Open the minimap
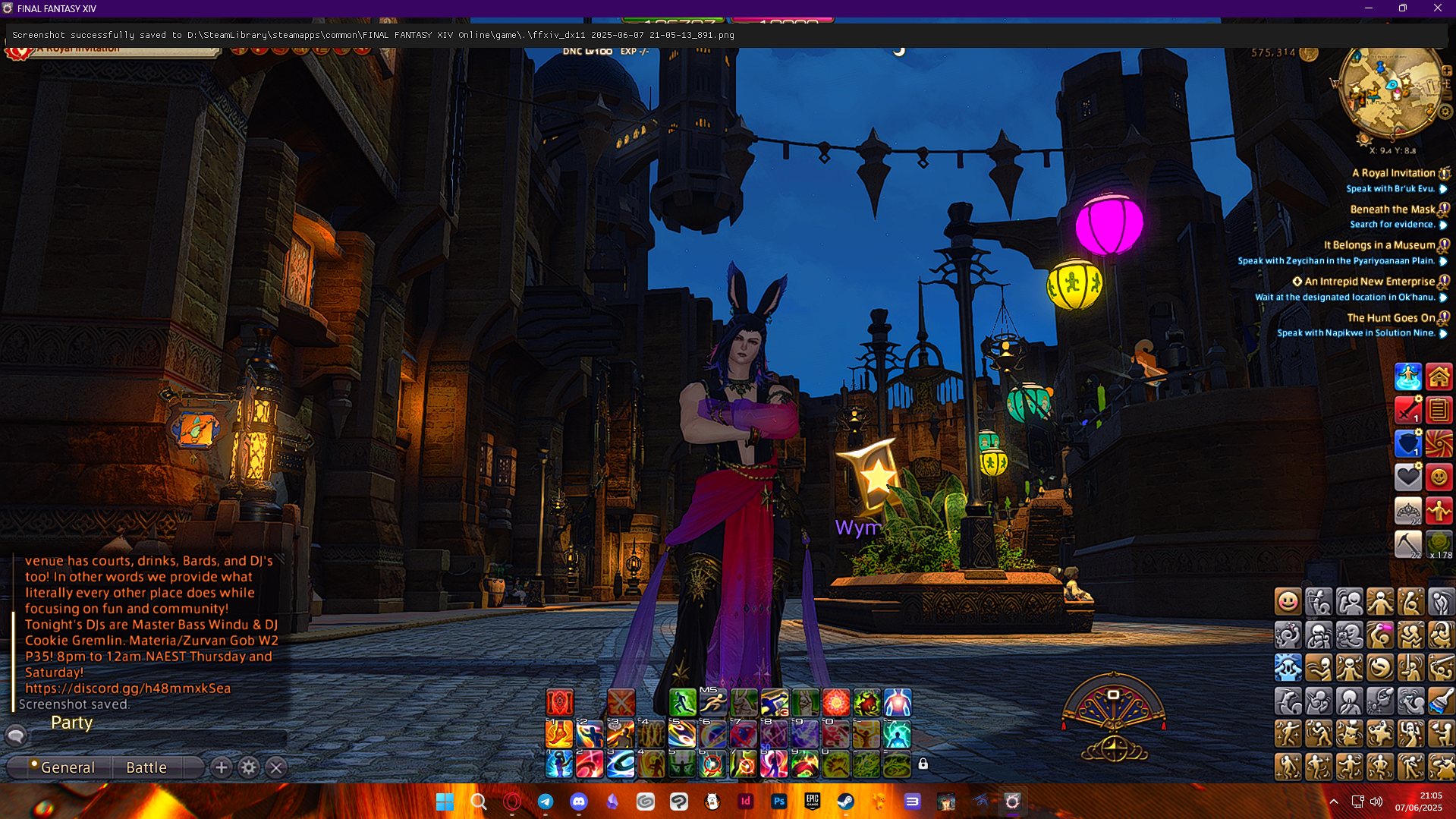 (1391, 93)
